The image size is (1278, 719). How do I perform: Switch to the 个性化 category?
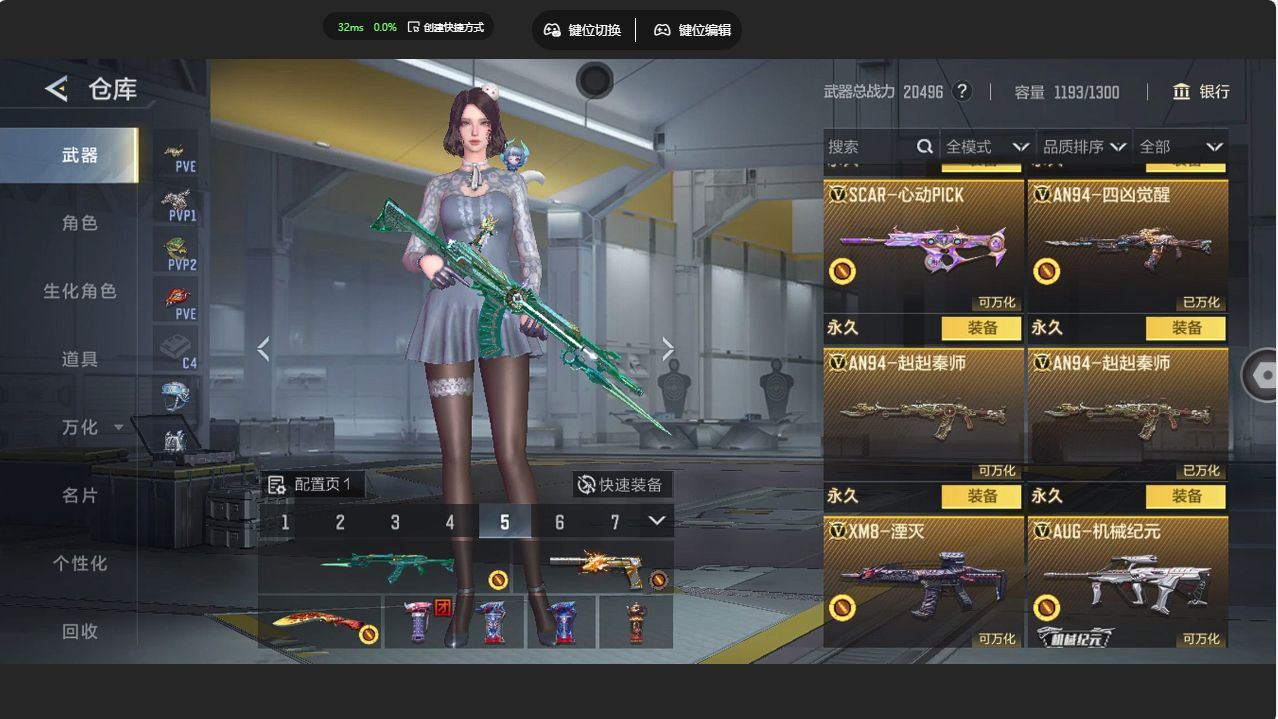79,563
